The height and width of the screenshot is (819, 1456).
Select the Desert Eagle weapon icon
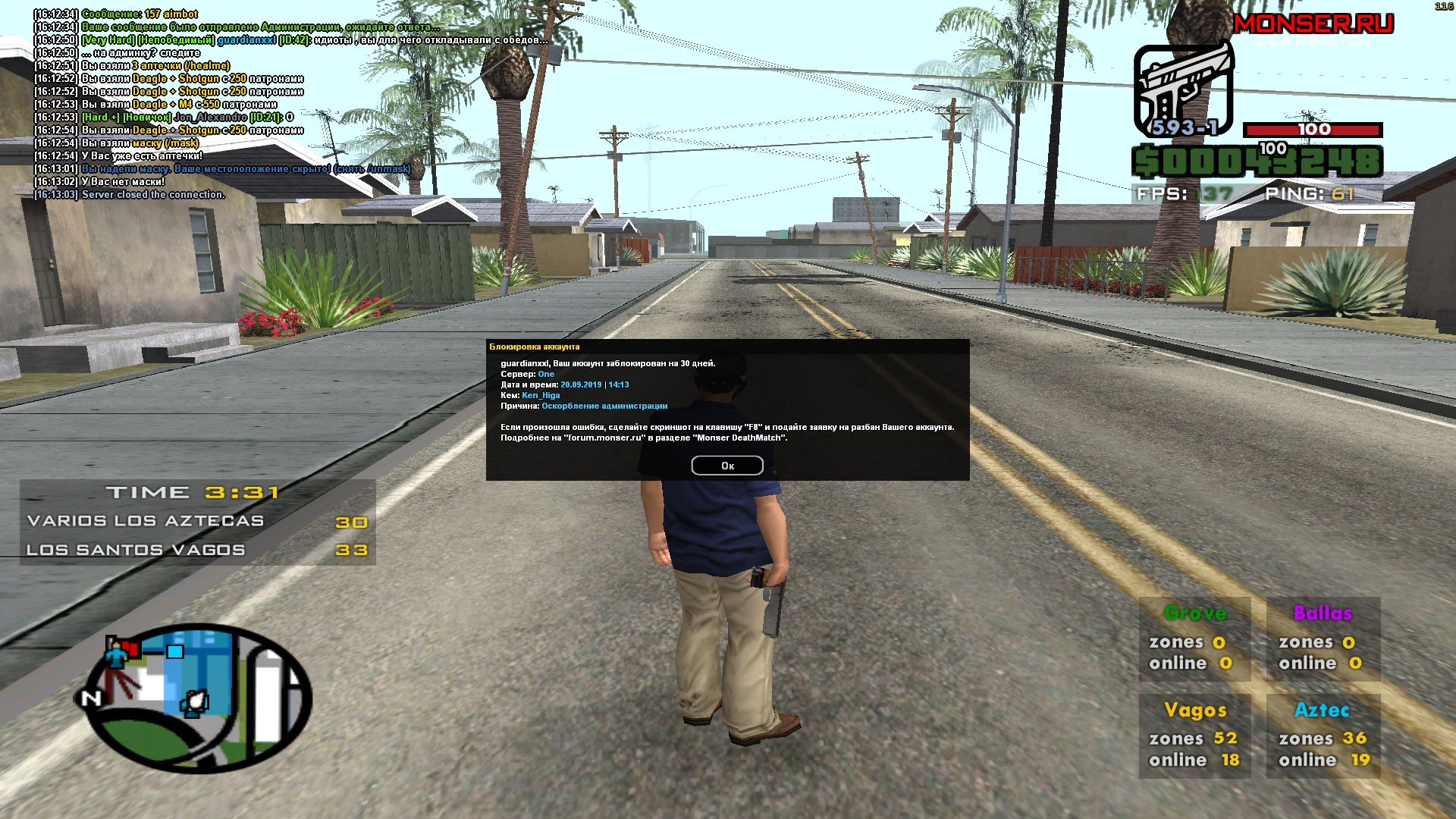point(1182,89)
